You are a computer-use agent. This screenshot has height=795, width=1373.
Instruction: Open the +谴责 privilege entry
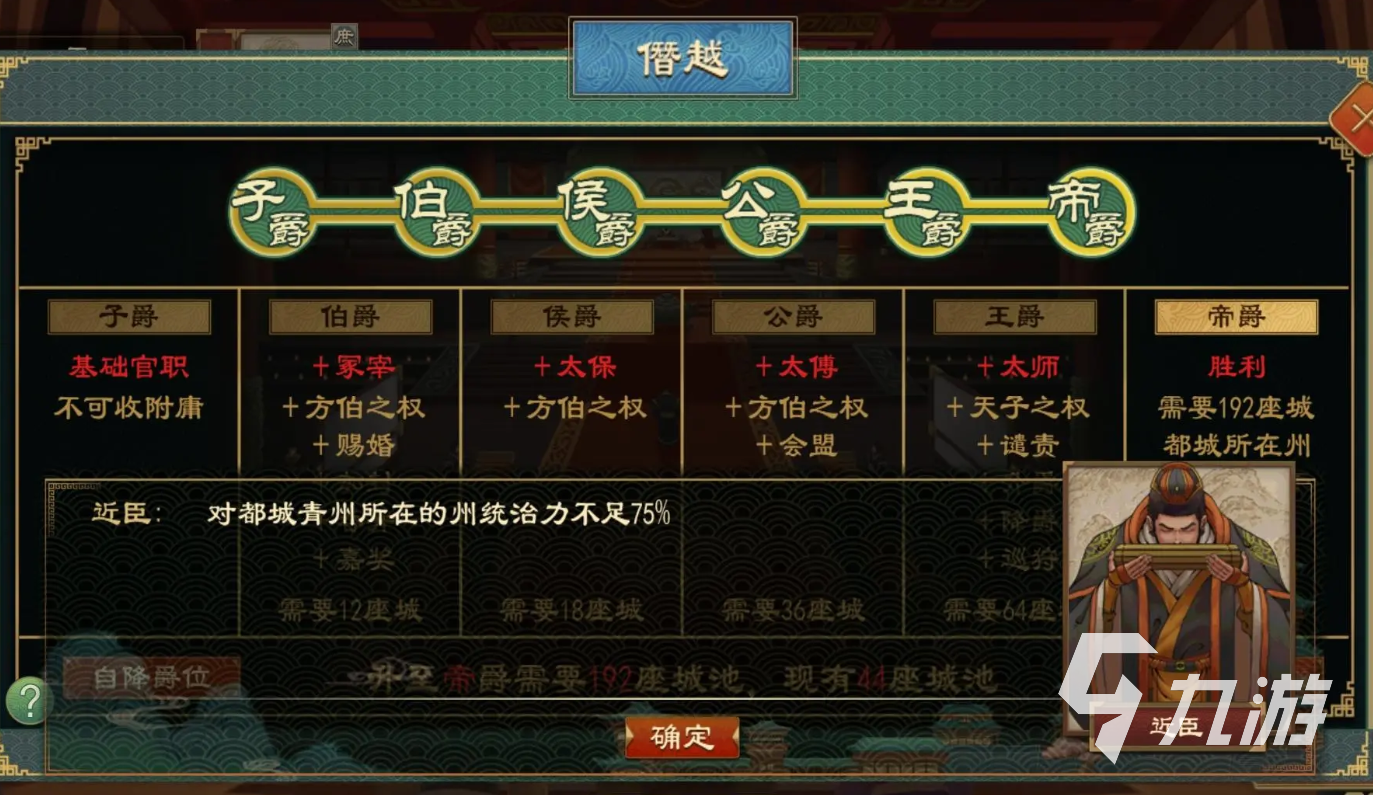pyautogui.click(x=1022, y=446)
